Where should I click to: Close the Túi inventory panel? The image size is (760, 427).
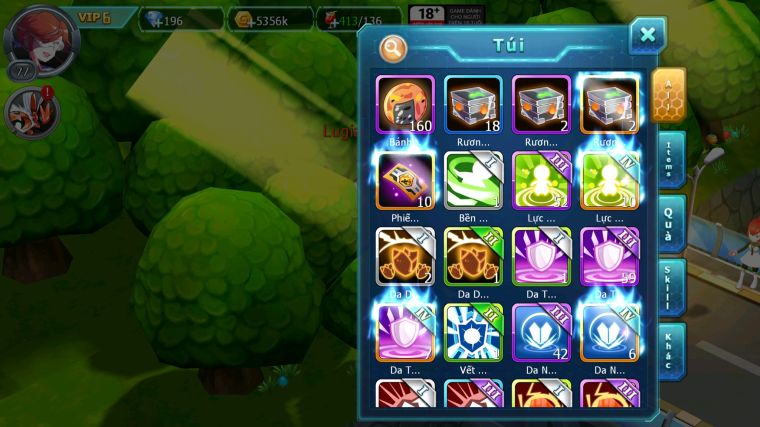click(647, 35)
